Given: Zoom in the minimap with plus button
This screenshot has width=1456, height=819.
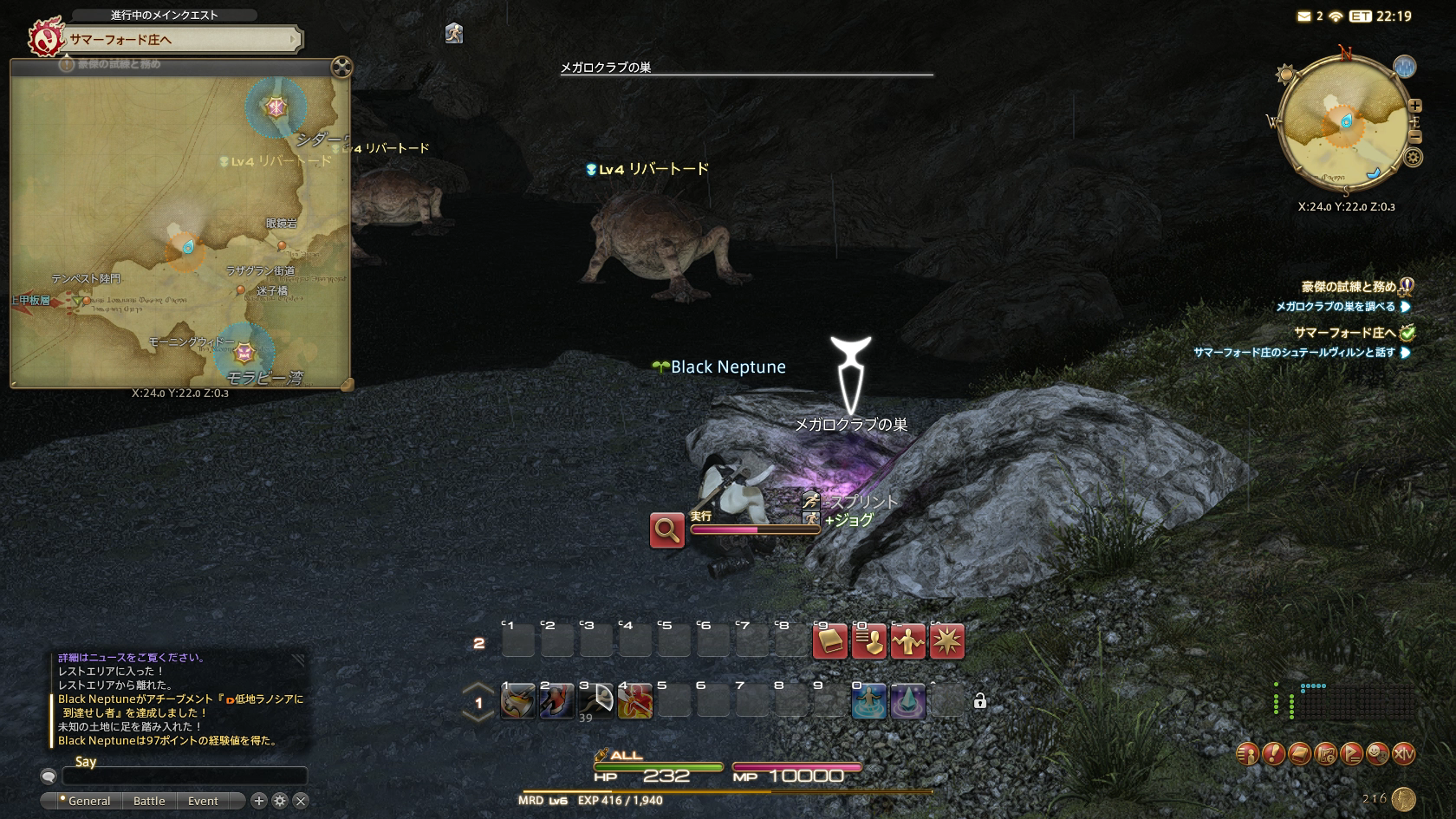Looking at the screenshot, I should [x=1414, y=106].
